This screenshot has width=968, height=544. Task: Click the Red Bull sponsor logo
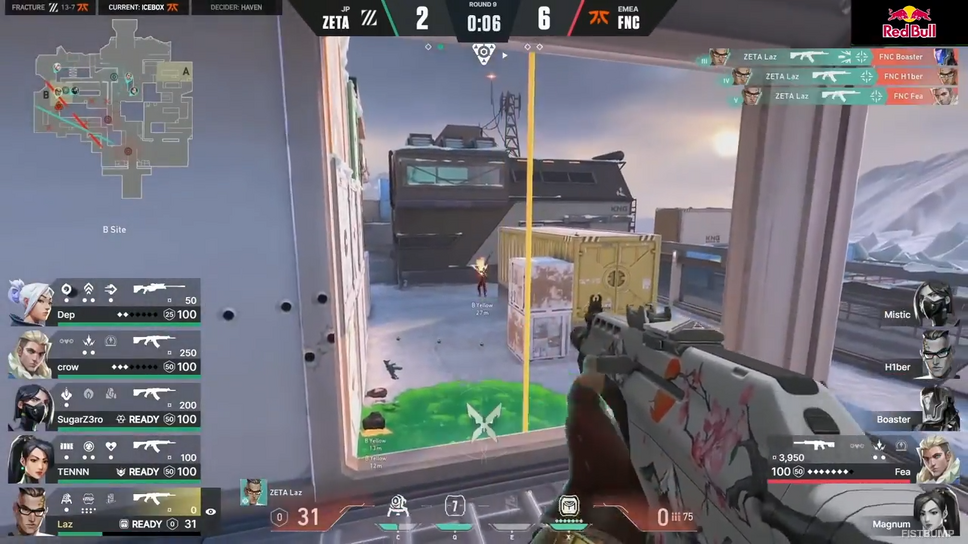coord(908,22)
